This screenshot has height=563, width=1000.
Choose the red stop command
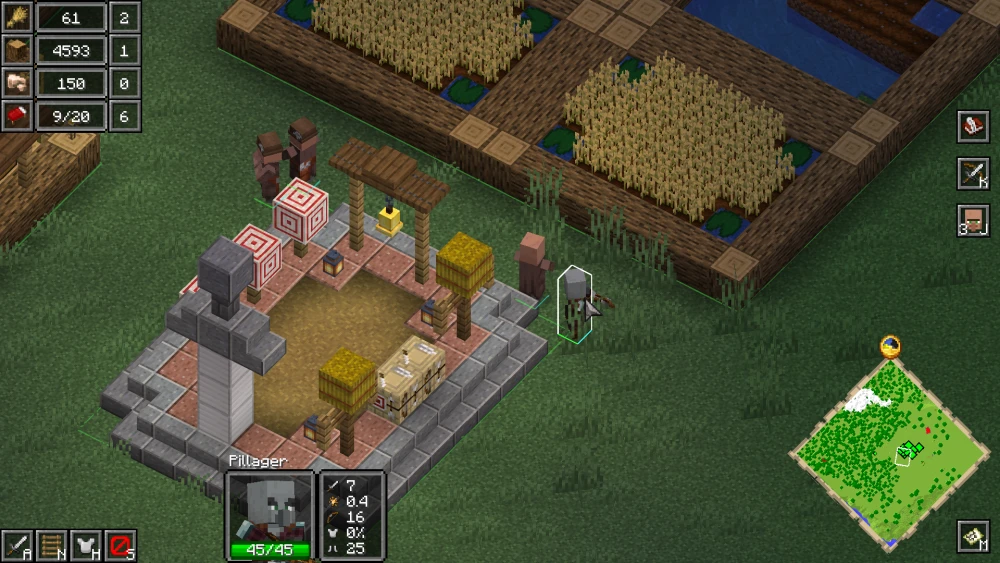tap(121, 545)
